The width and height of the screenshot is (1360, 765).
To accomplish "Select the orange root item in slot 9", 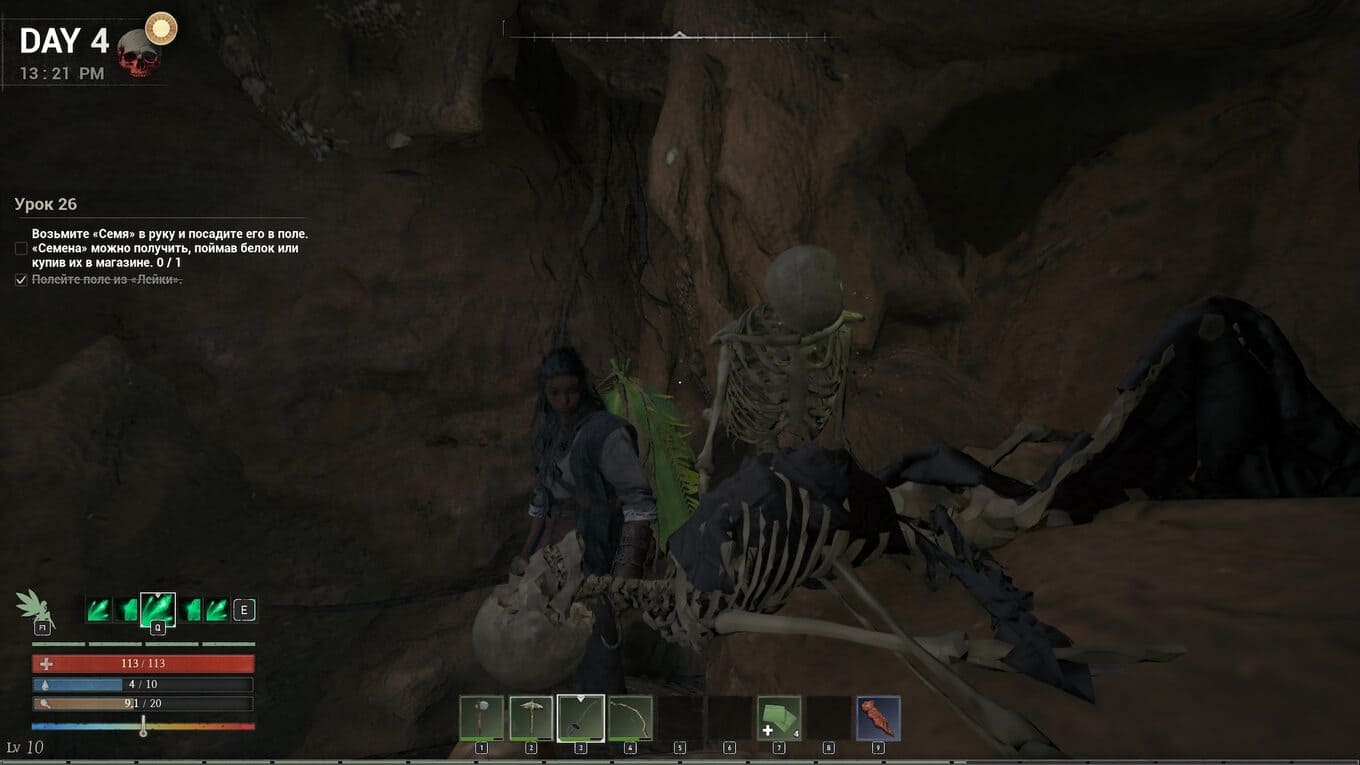I will (878, 718).
